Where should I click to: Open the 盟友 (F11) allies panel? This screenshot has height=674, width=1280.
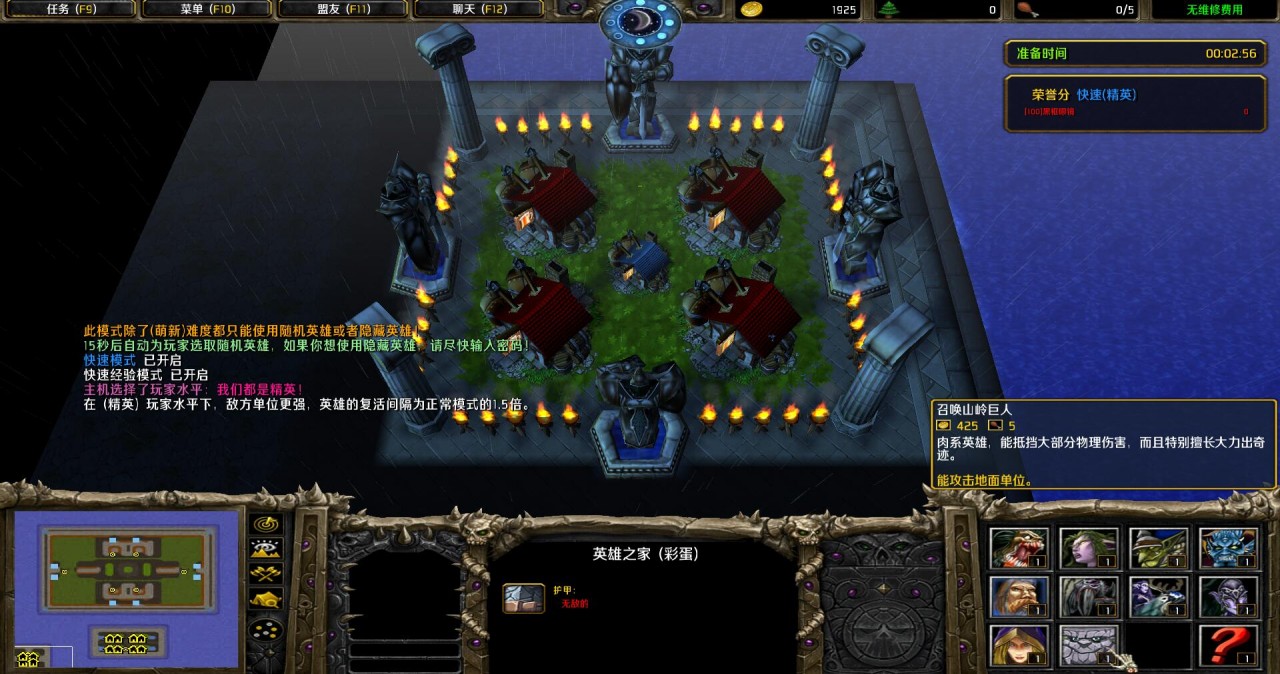click(x=343, y=9)
